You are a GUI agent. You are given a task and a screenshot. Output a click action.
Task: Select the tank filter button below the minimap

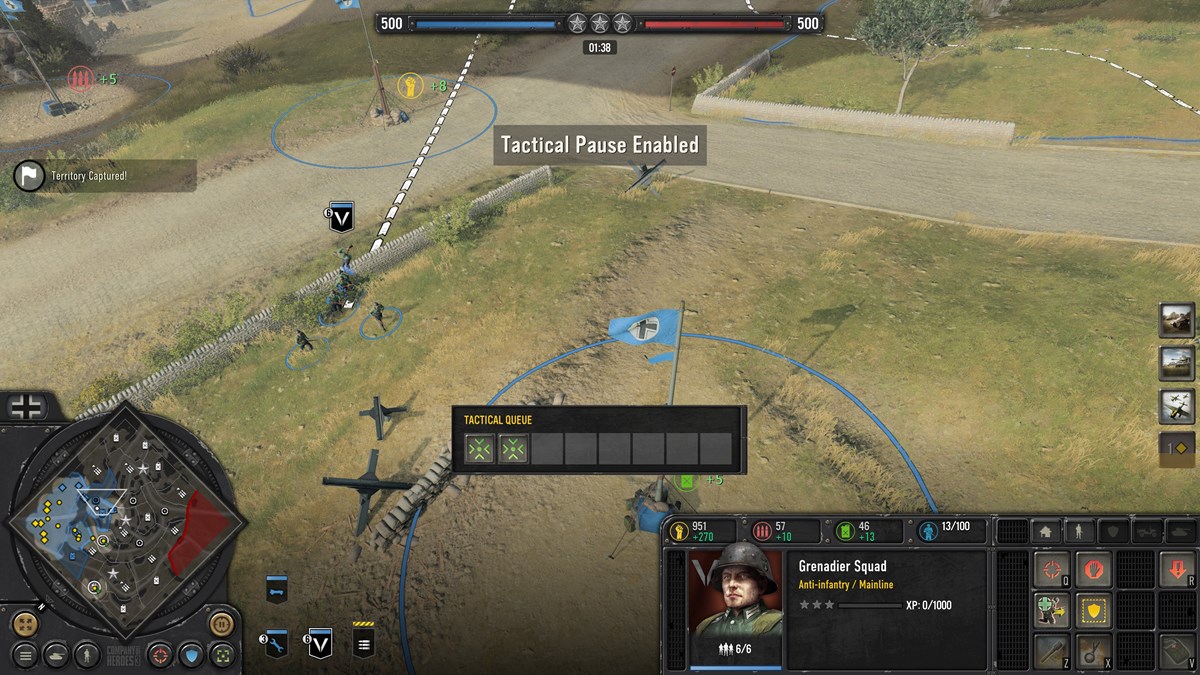(57, 655)
